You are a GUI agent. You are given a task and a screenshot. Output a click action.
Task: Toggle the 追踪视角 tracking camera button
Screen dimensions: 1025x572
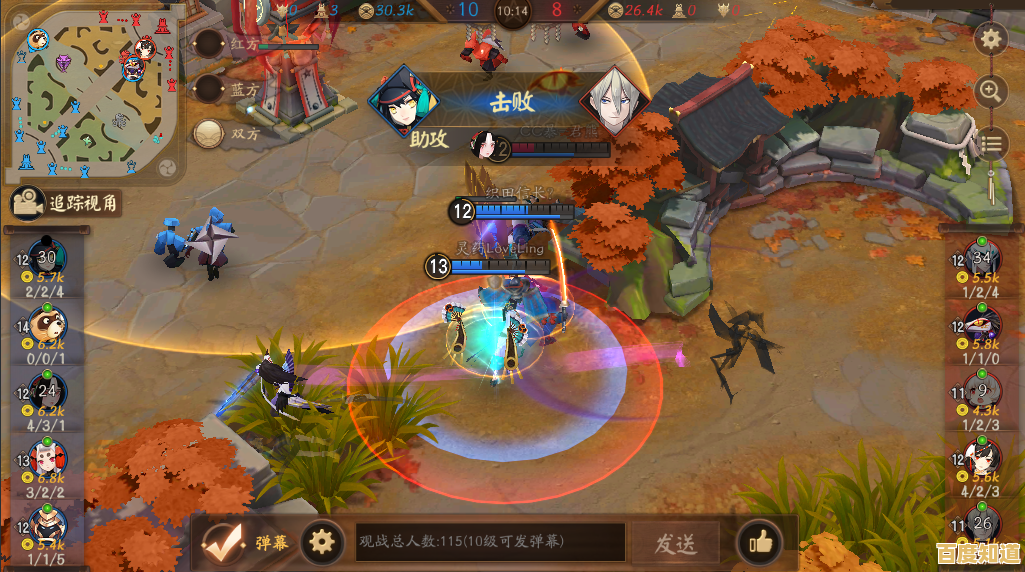click(x=67, y=204)
